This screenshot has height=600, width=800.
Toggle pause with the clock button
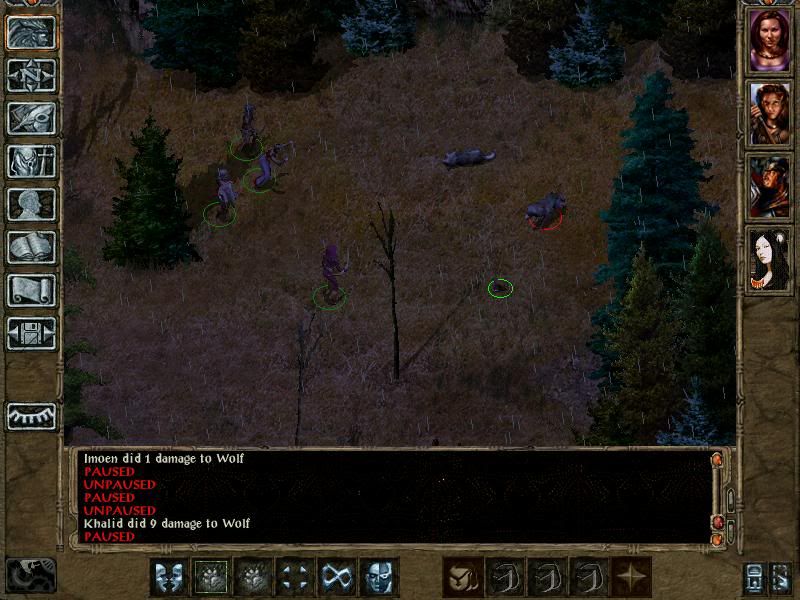(30, 575)
